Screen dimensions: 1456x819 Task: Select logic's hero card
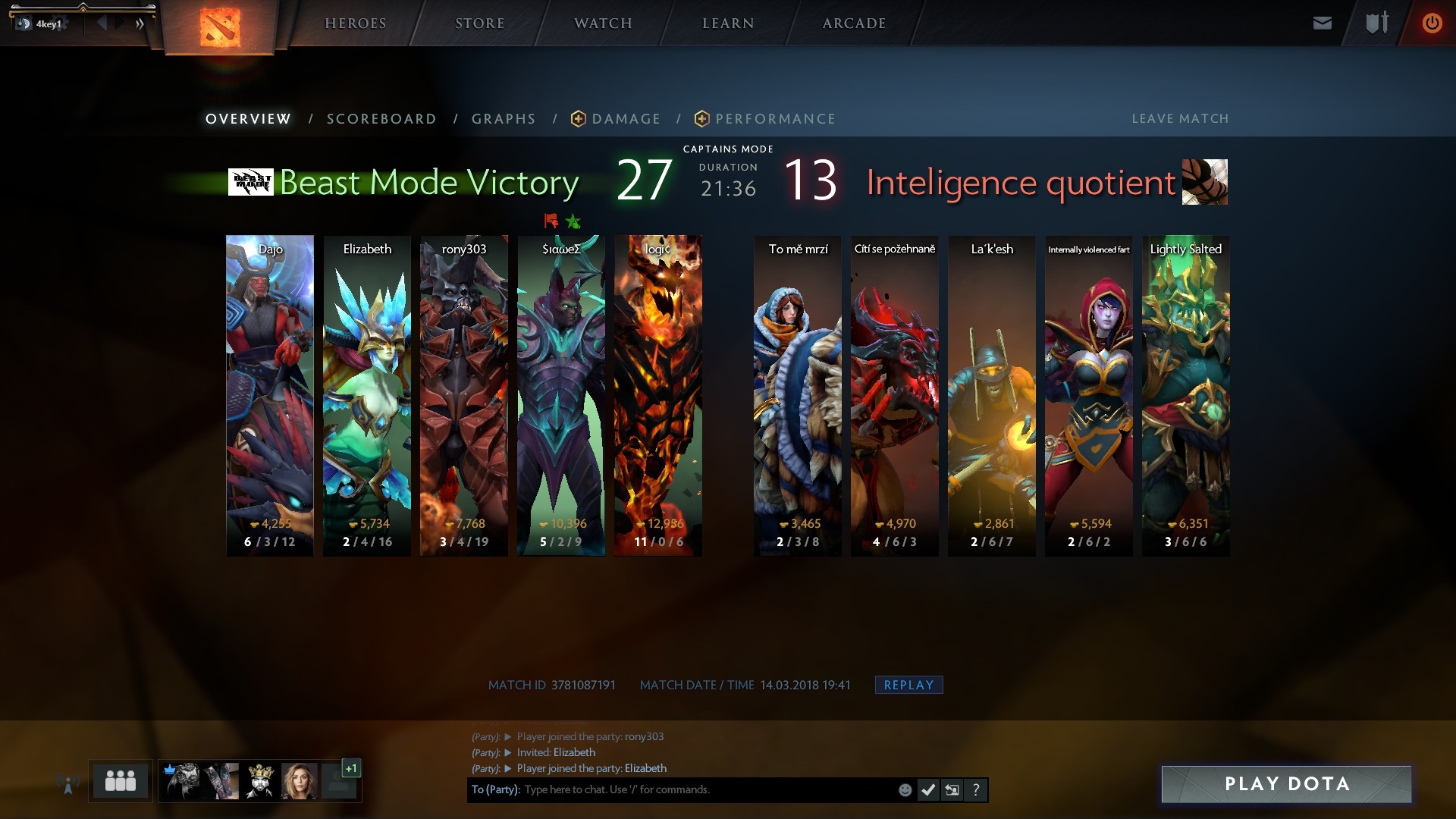click(658, 394)
